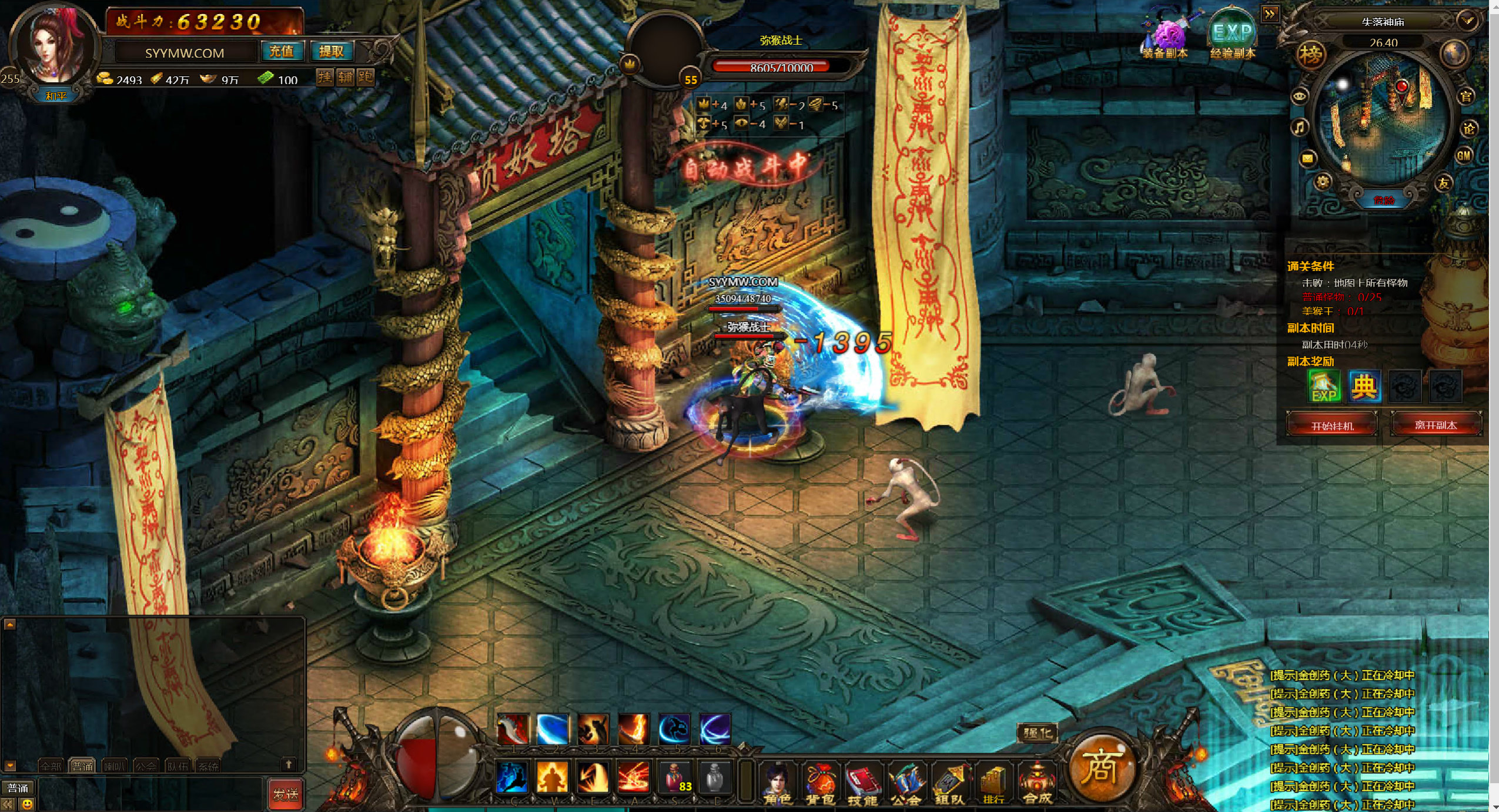Open the 榜 ranking button by the minimap

pos(1310,55)
